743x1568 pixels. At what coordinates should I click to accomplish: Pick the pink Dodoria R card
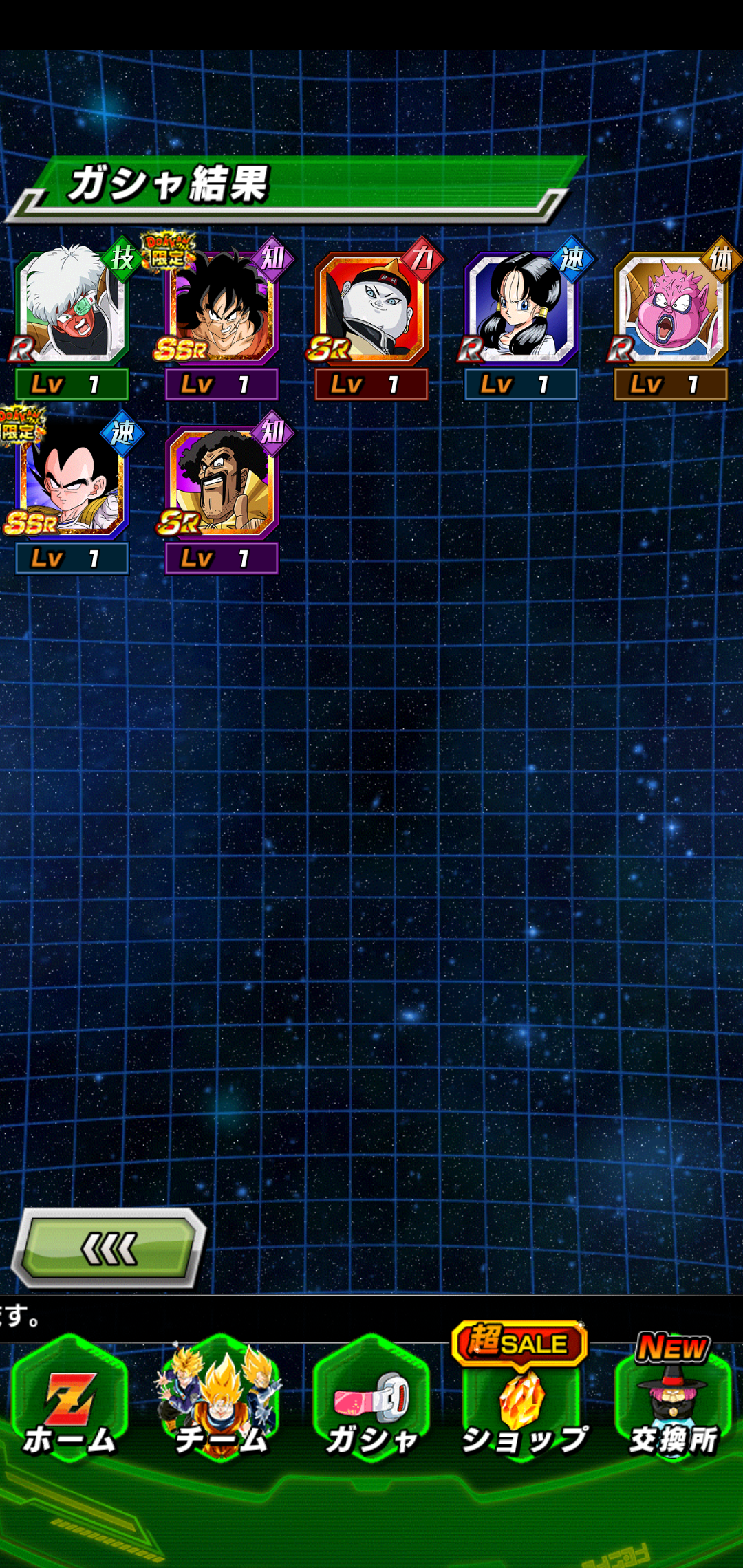[670, 308]
